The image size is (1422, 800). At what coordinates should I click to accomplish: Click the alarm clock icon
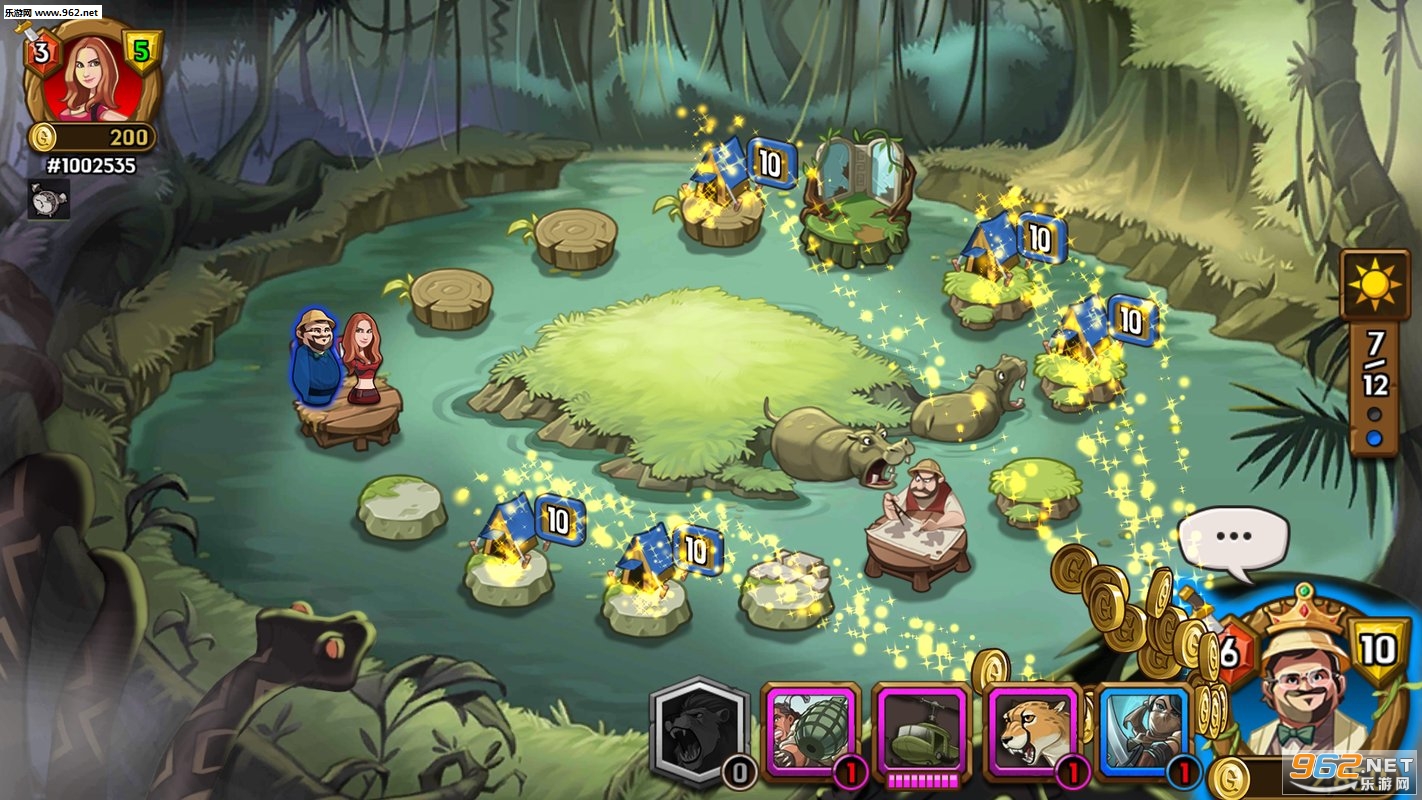[47, 199]
